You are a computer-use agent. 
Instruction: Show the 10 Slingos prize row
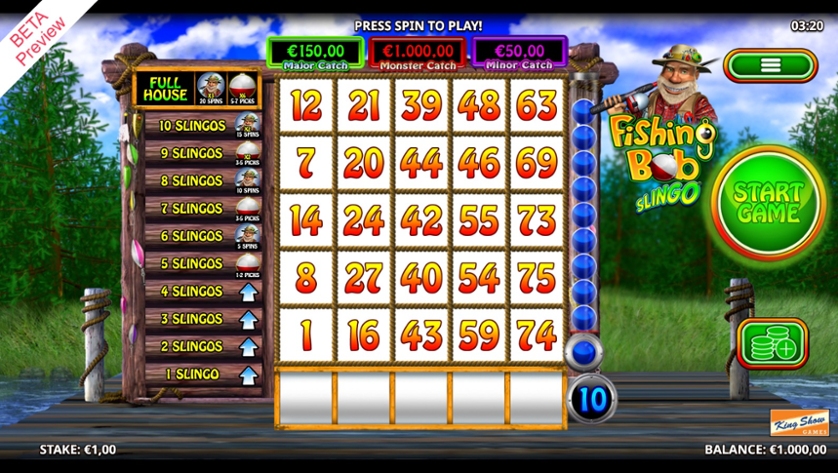pos(197,126)
